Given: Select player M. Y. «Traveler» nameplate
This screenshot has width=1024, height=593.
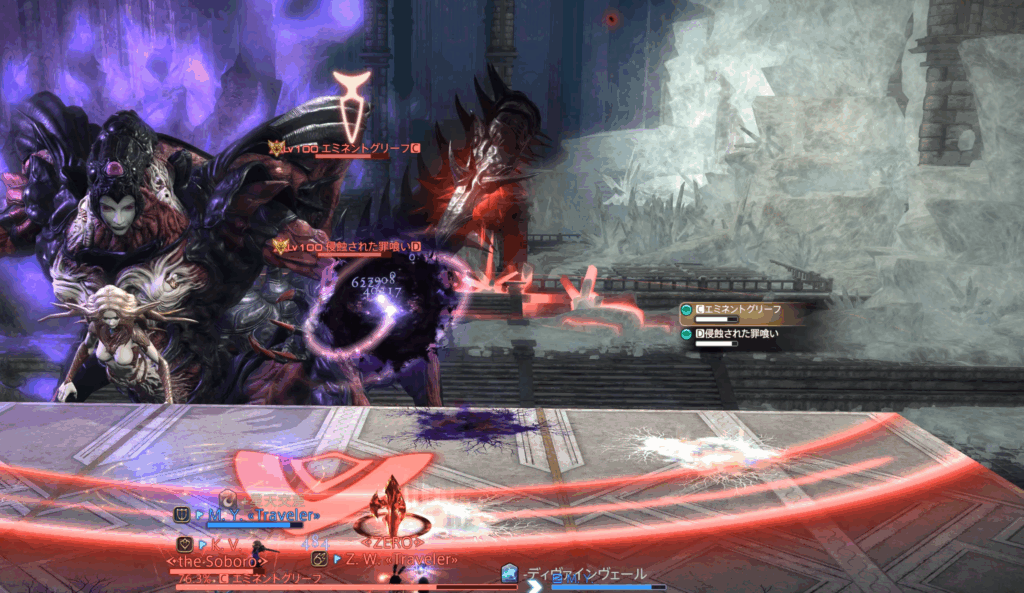Looking at the screenshot, I should tap(262, 516).
